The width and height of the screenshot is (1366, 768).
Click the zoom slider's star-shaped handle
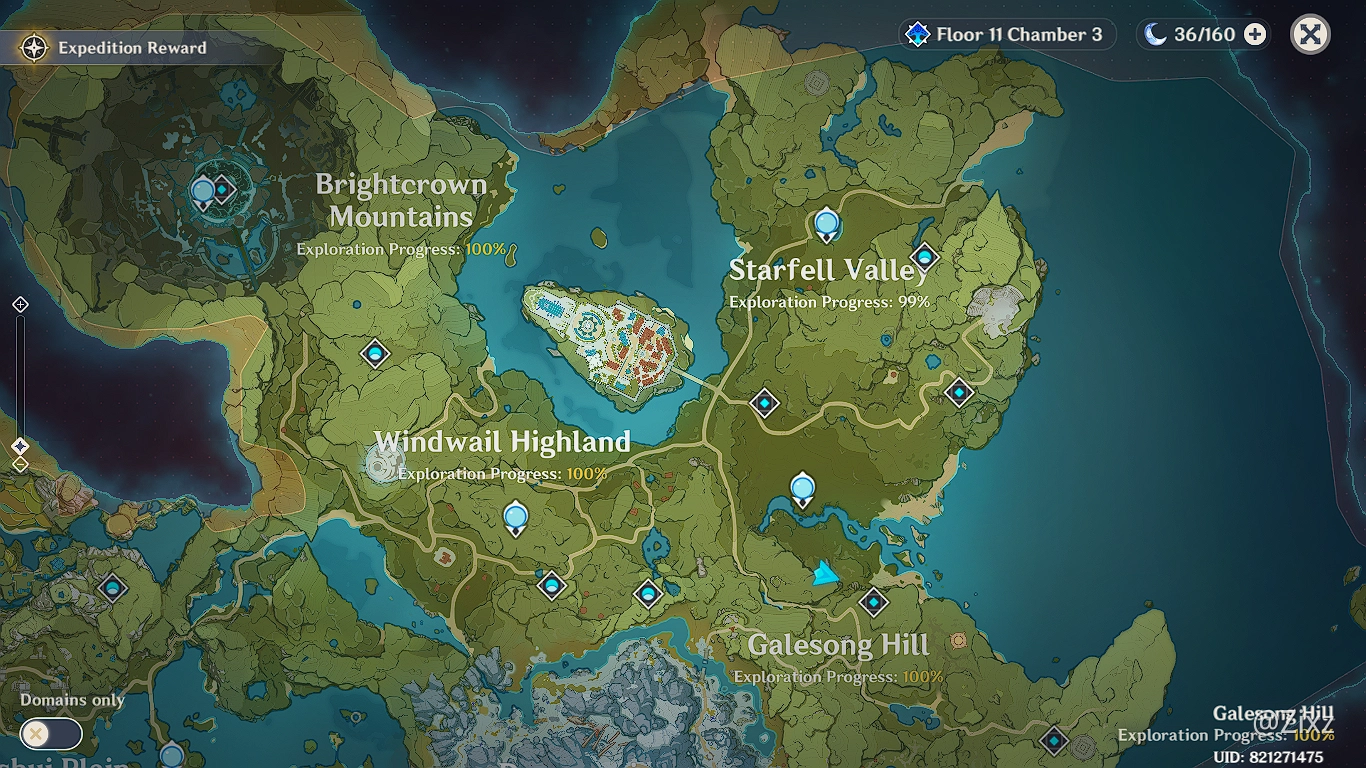(20, 446)
